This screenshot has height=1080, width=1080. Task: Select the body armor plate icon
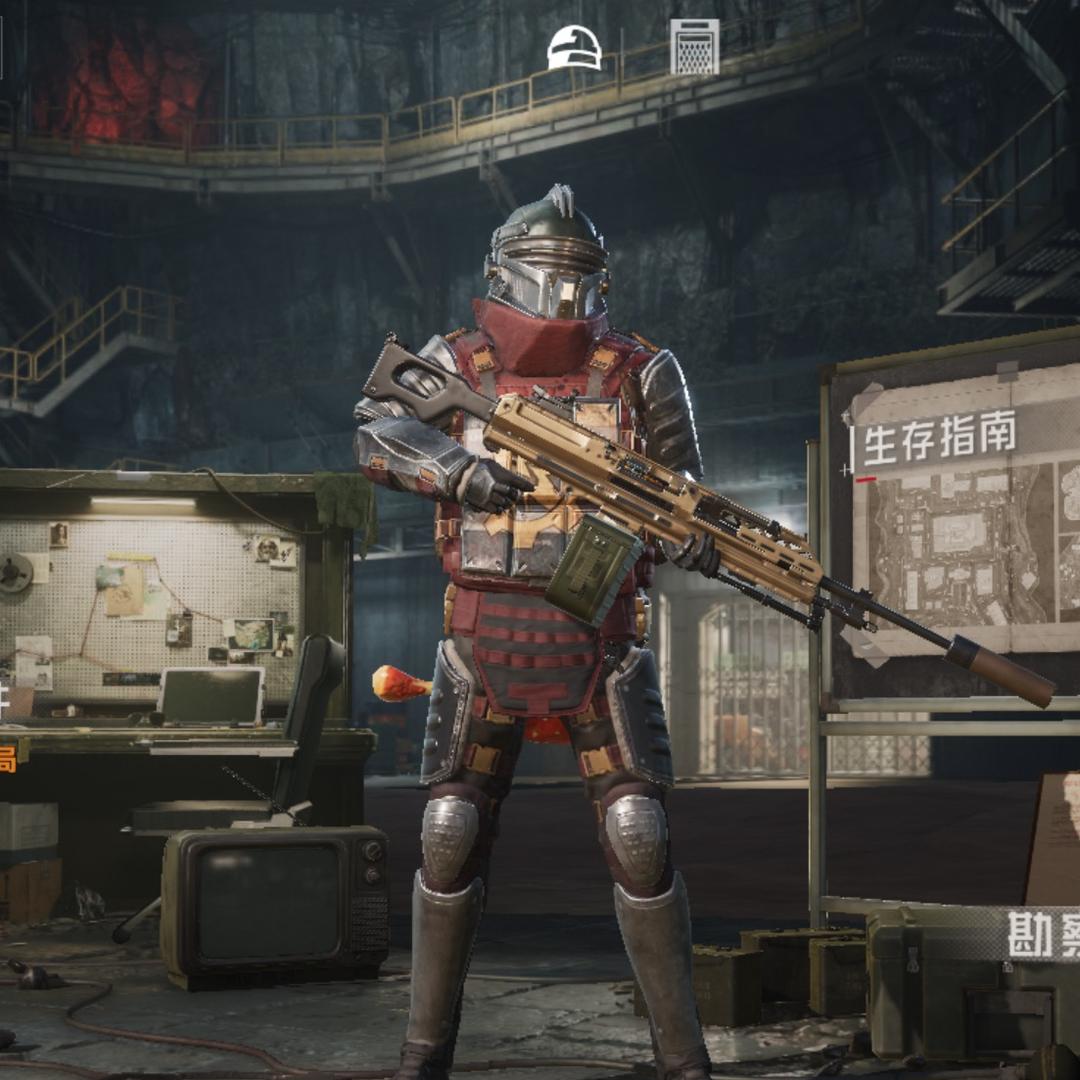(694, 47)
